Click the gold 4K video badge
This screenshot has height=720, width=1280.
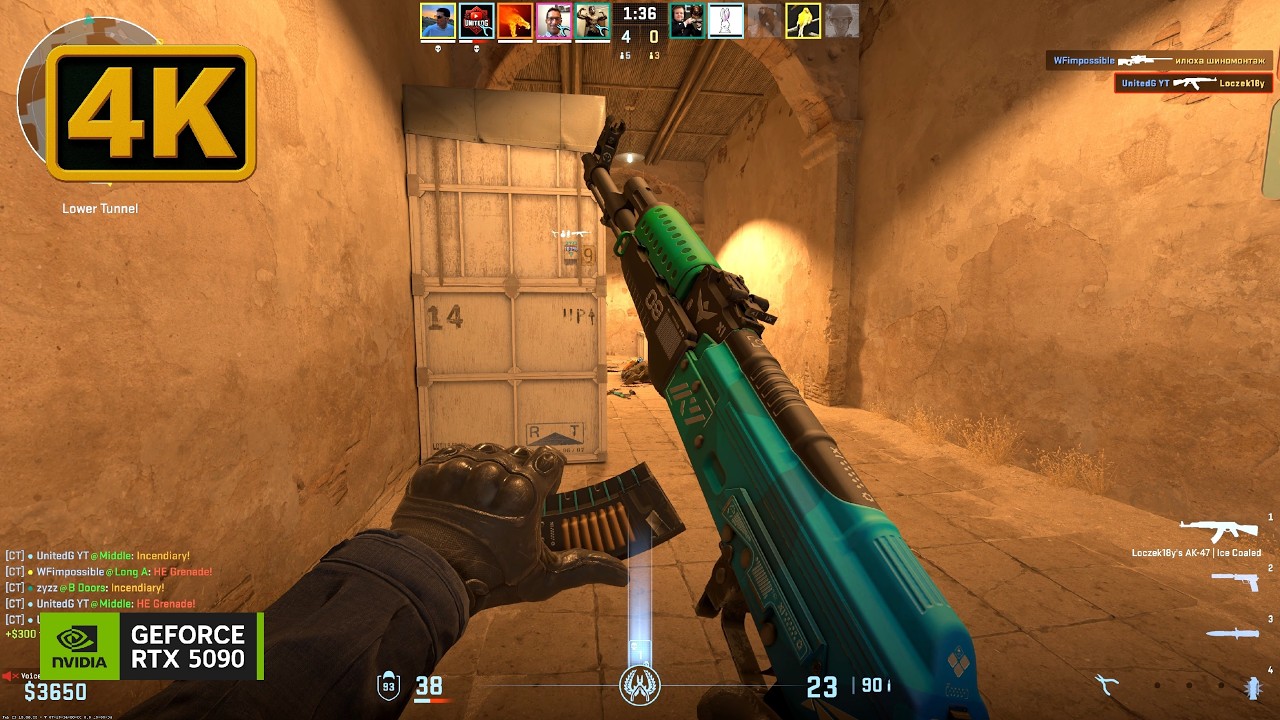pos(152,112)
